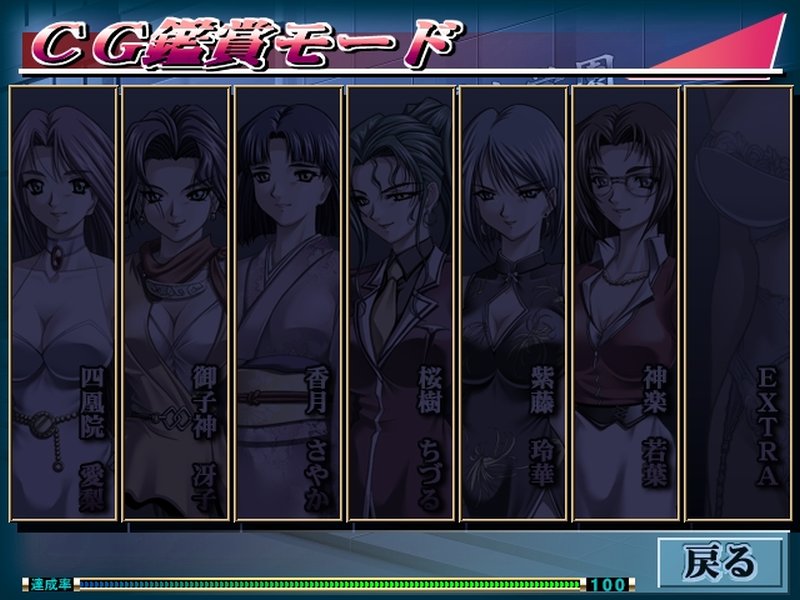Select the 四凰院 愛梨 character panel
Image resolution: width=800 pixels, height=600 pixels.
click(x=63, y=303)
